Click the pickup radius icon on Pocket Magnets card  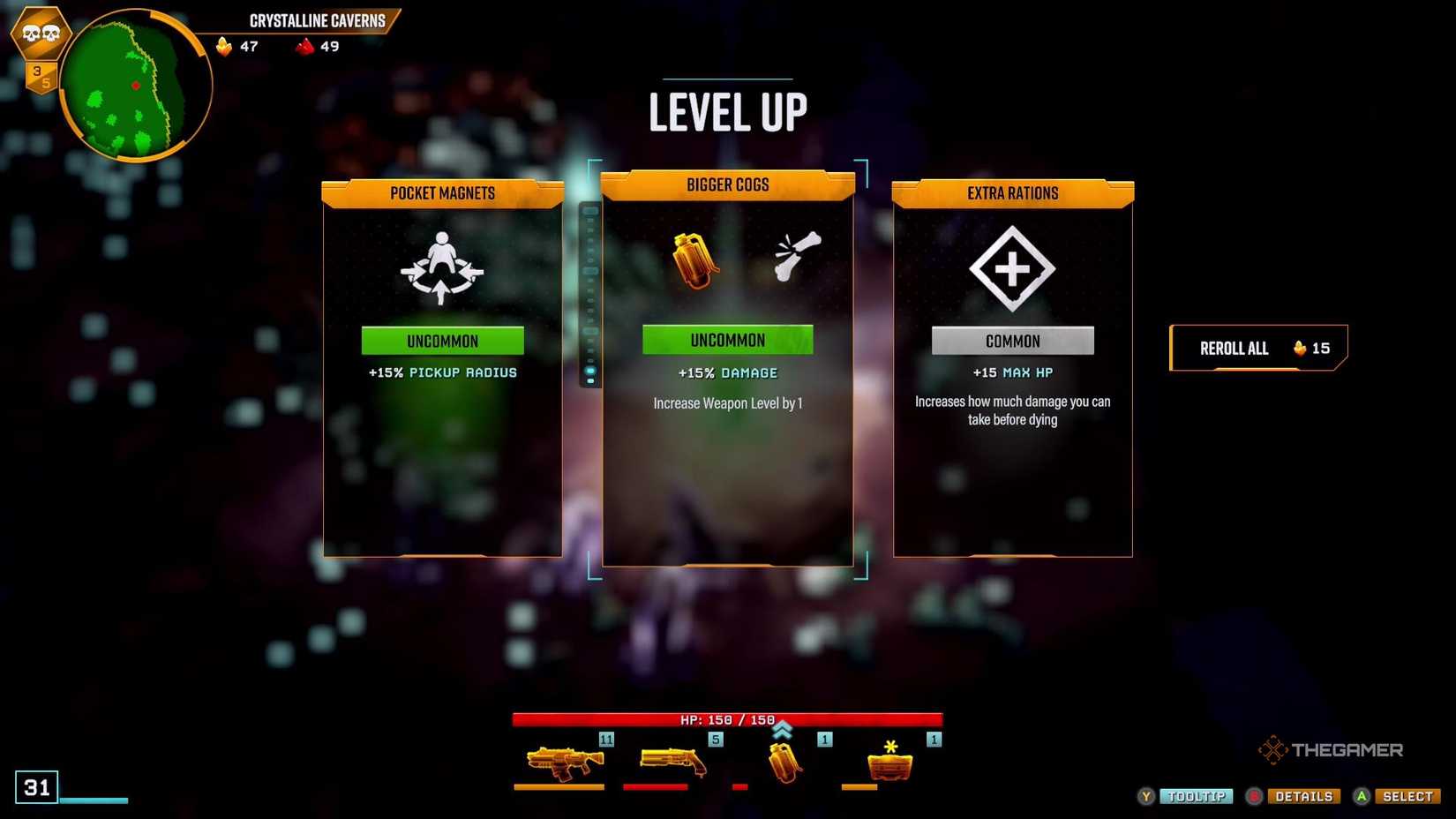tap(441, 269)
